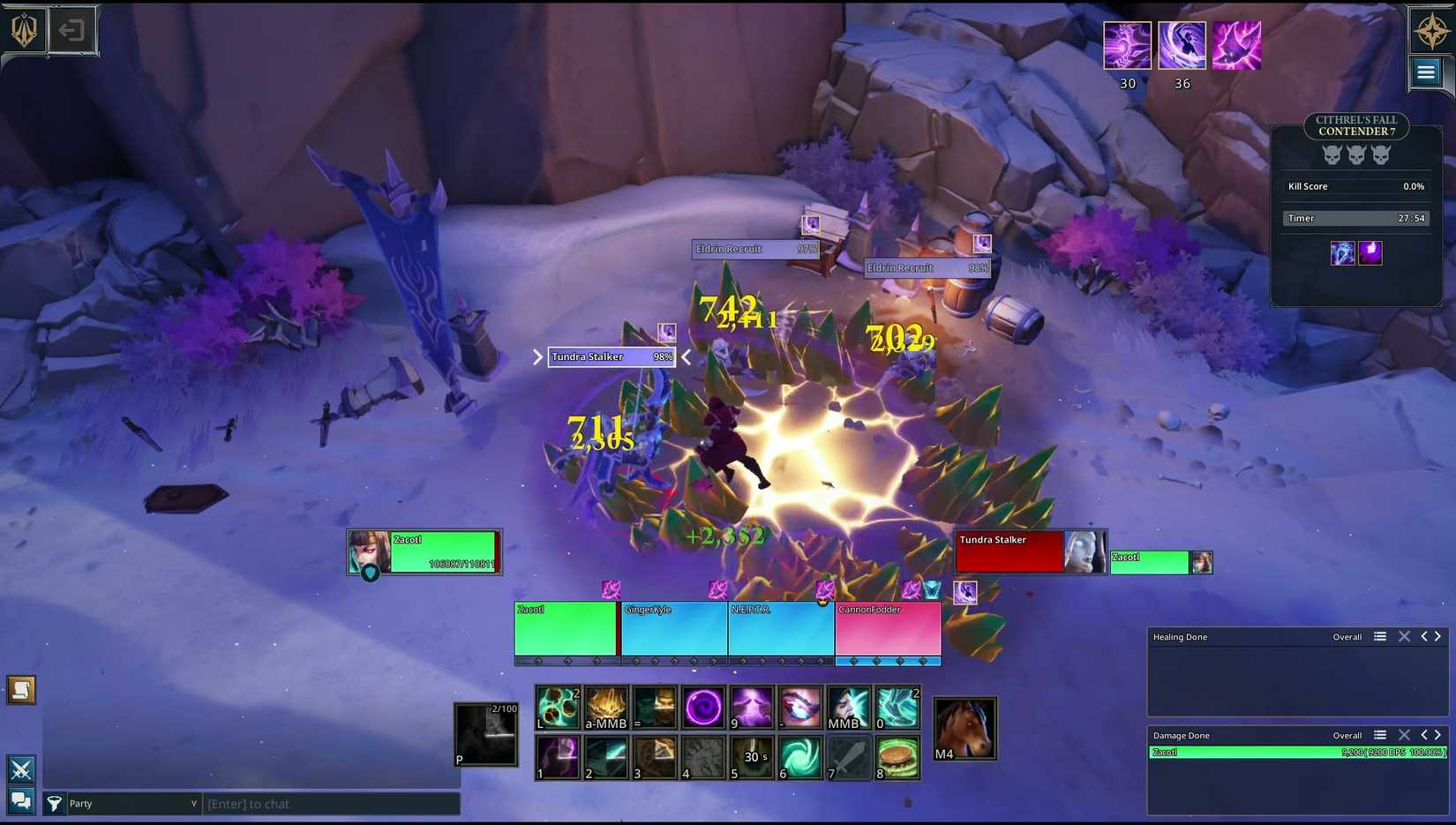
Task: Use the burger food item in slot 8
Action: coord(897,758)
